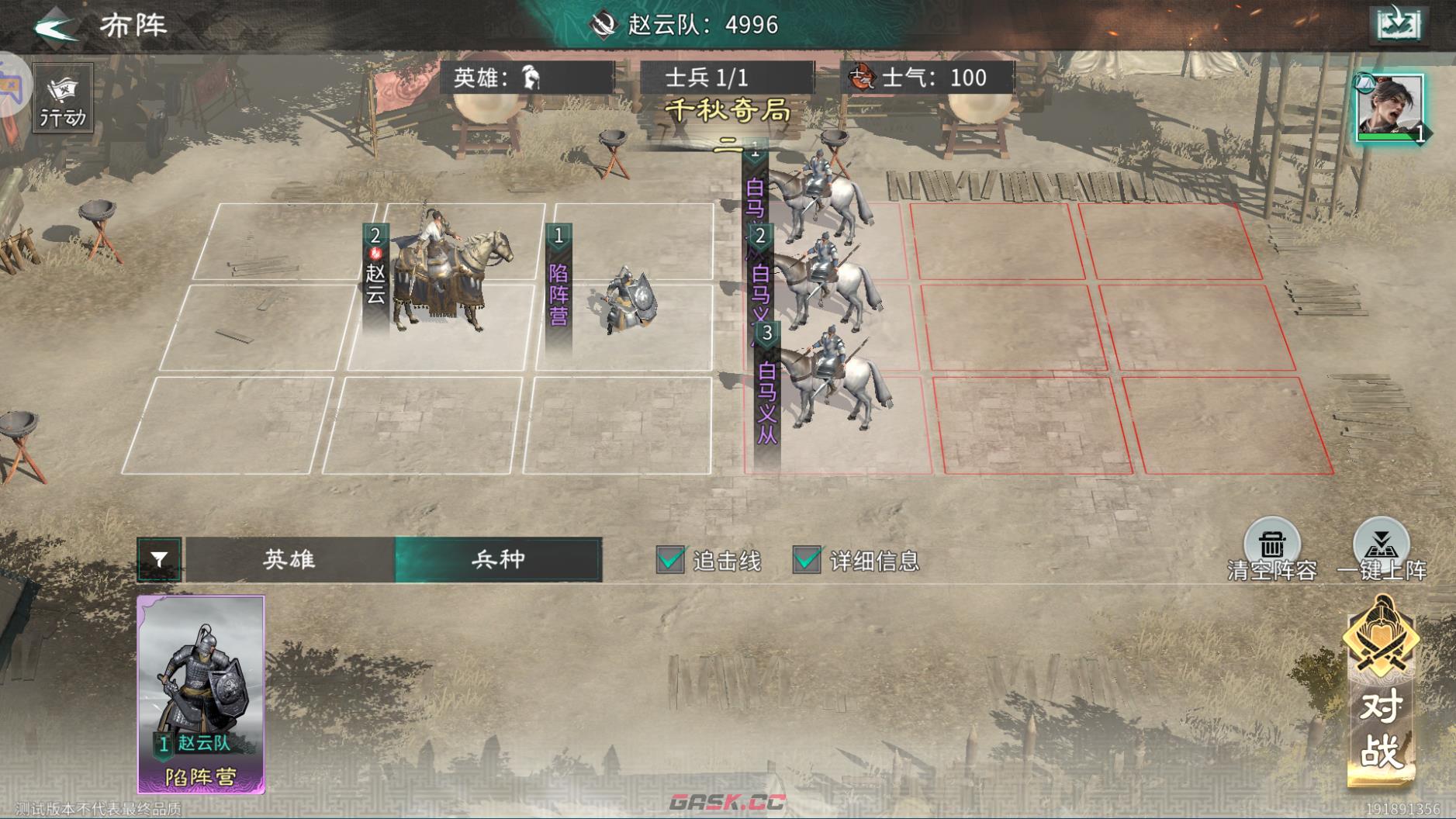This screenshot has height=819, width=1456.
Task: Click the 士气 morale icon
Action: point(863,77)
